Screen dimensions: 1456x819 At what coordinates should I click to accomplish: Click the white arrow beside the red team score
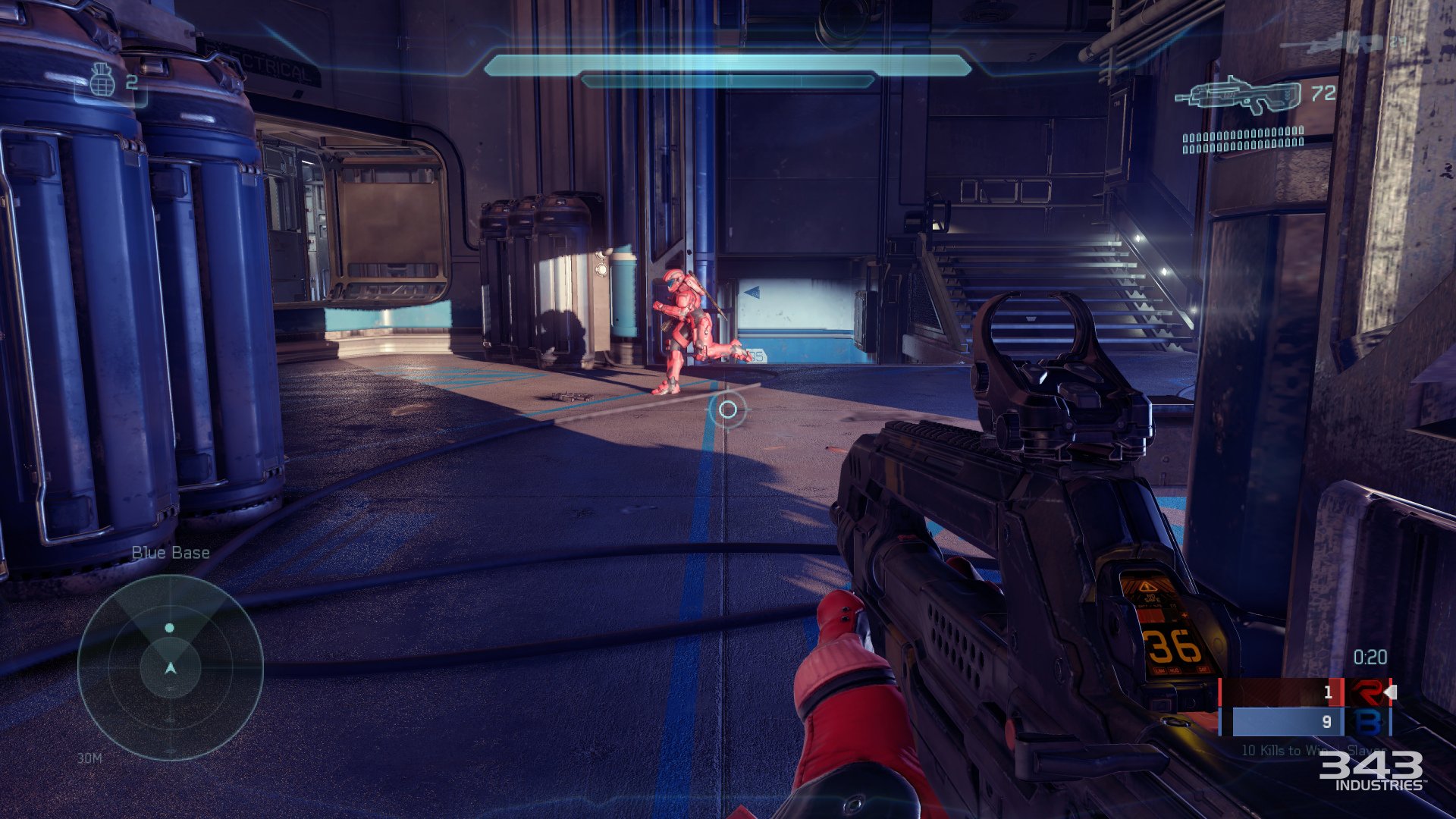click(1392, 691)
